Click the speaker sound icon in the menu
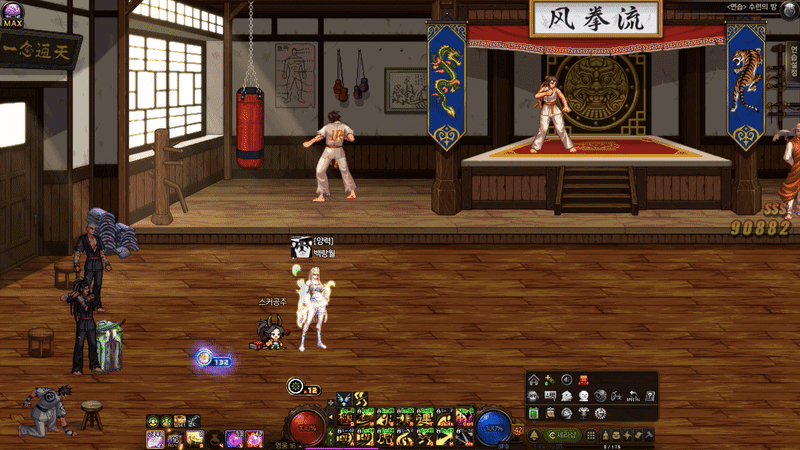 click(x=566, y=380)
